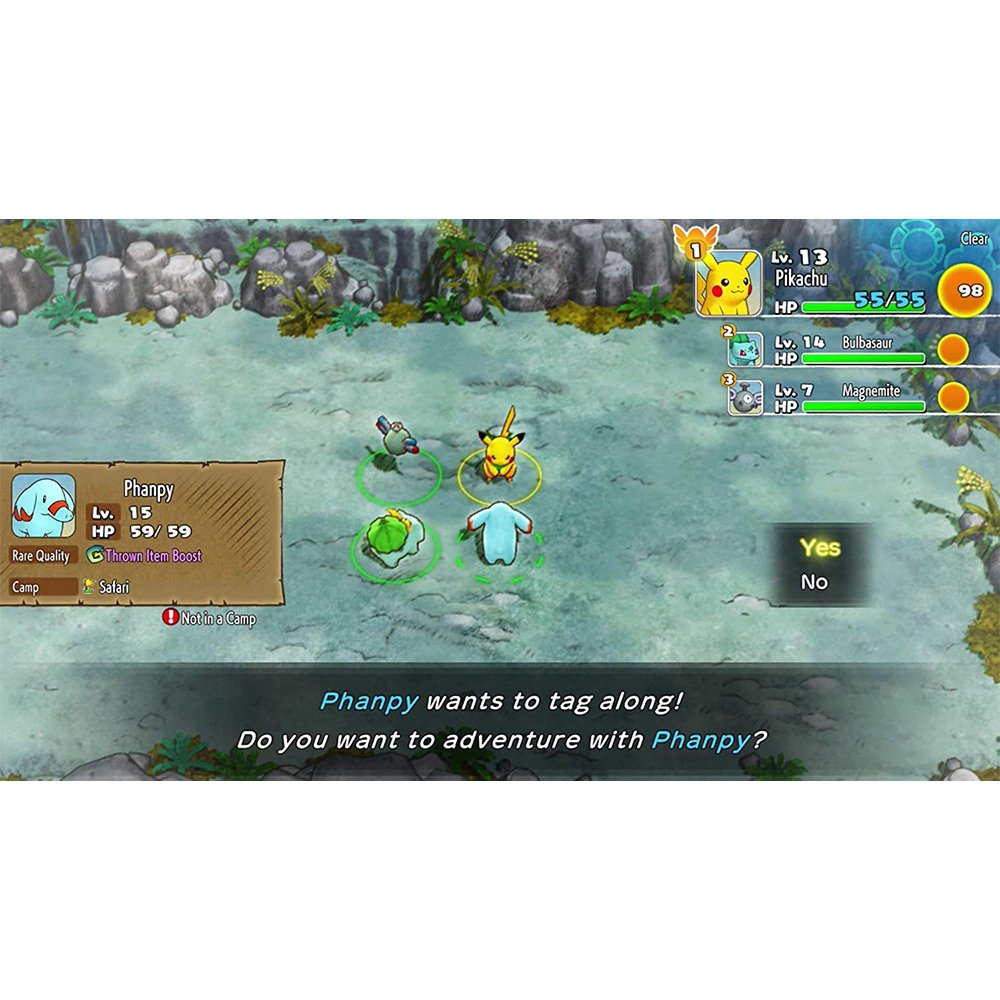
Task: Select Magnemite's party portrait
Action: pyautogui.click(x=745, y=398)
